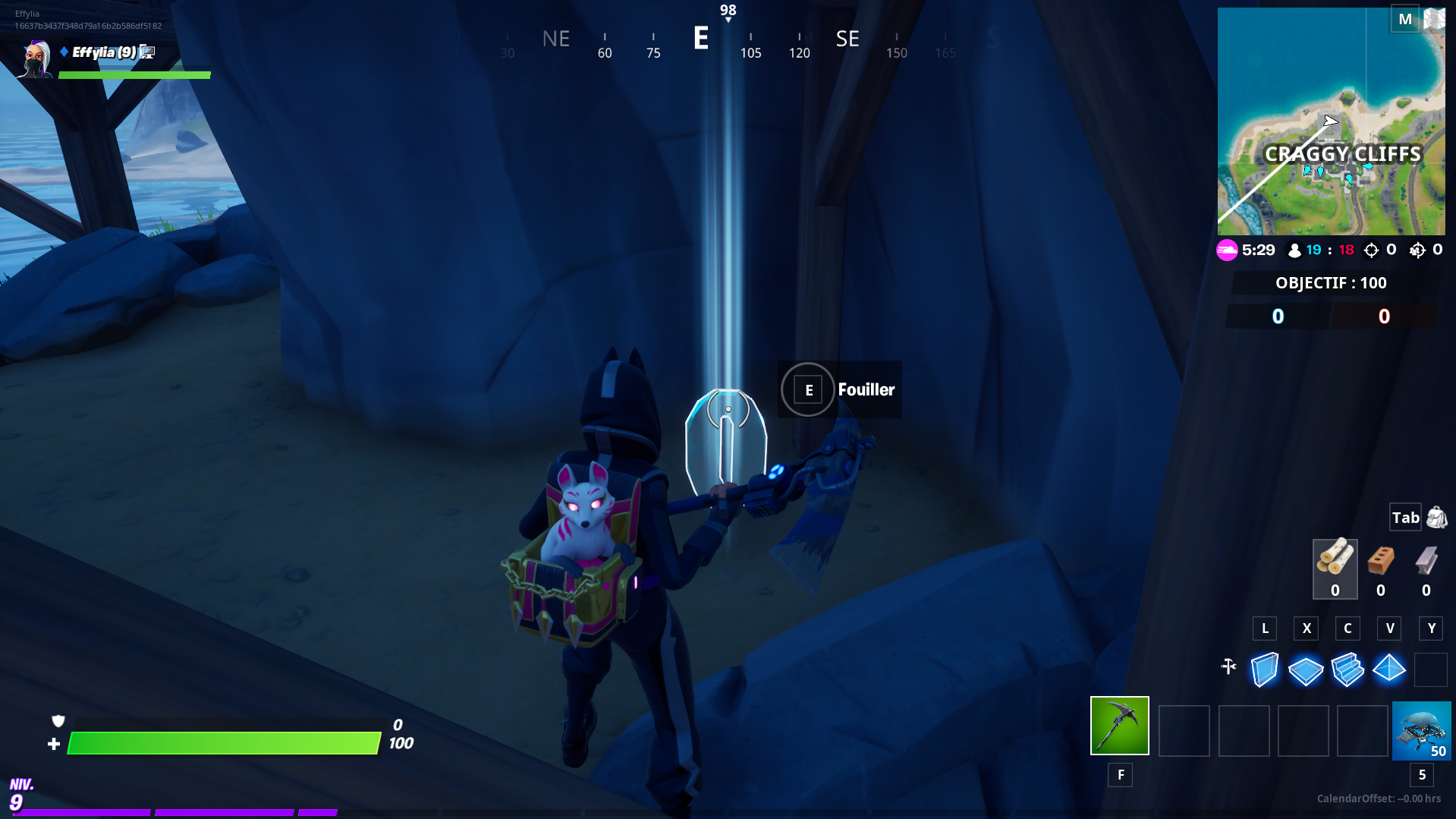Screen dimensions: 1456x819
Task: Toggle the floor build piece
Action: pos(1306,669)
